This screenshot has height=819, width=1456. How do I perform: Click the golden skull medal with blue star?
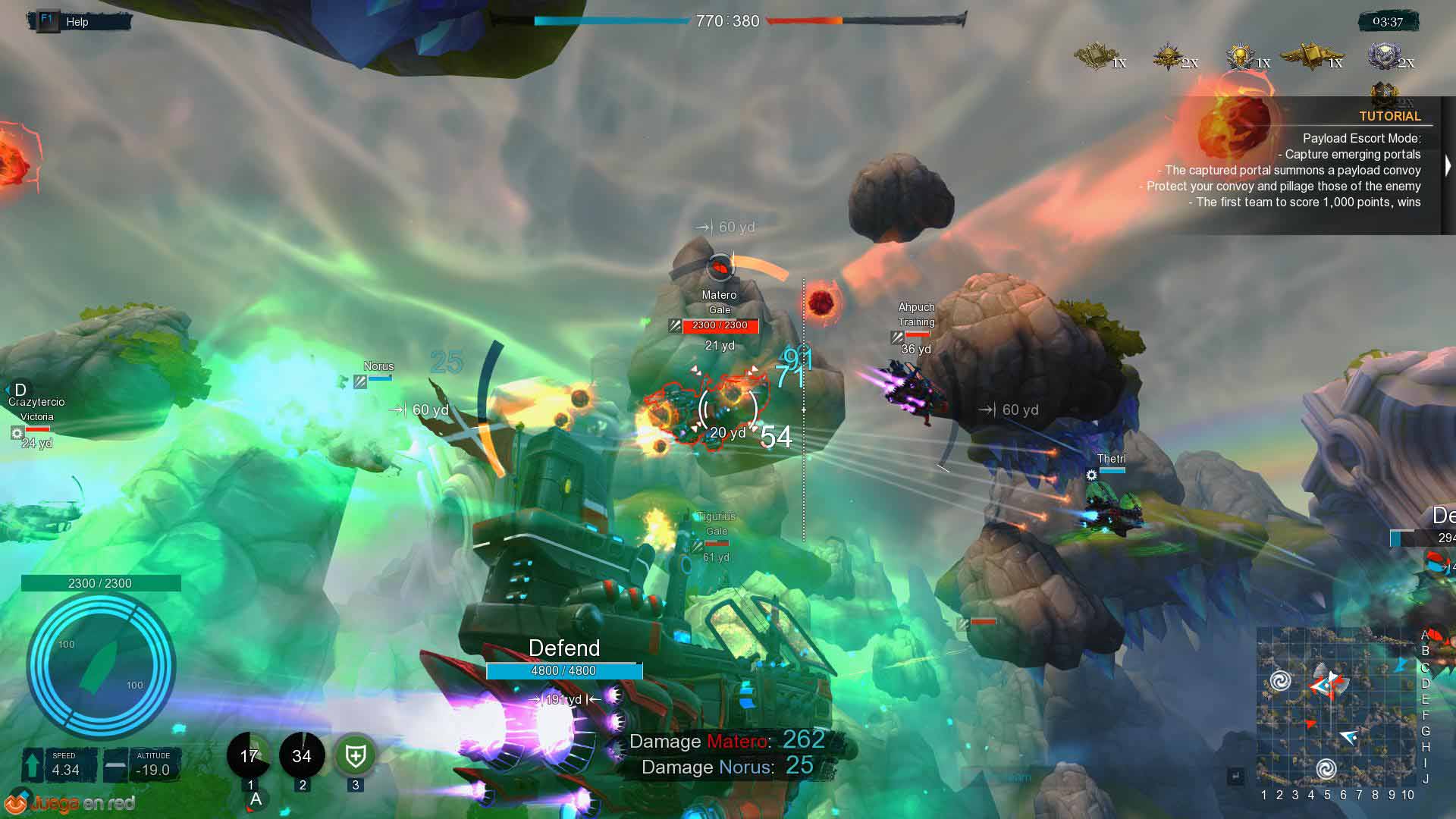(1241, 56)
